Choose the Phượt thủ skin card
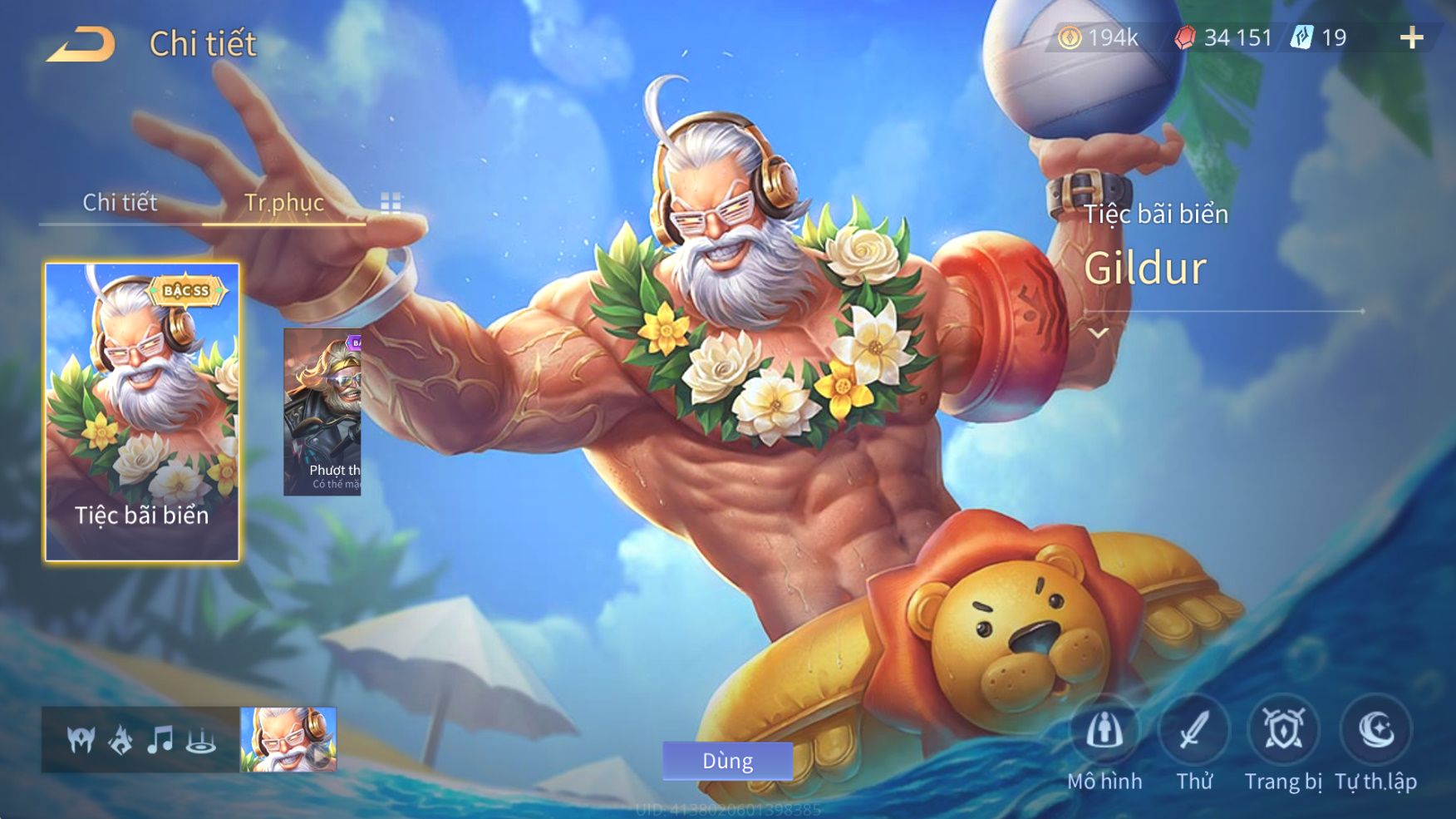The height and width of the screenshot is (819, 1456). 322,412
